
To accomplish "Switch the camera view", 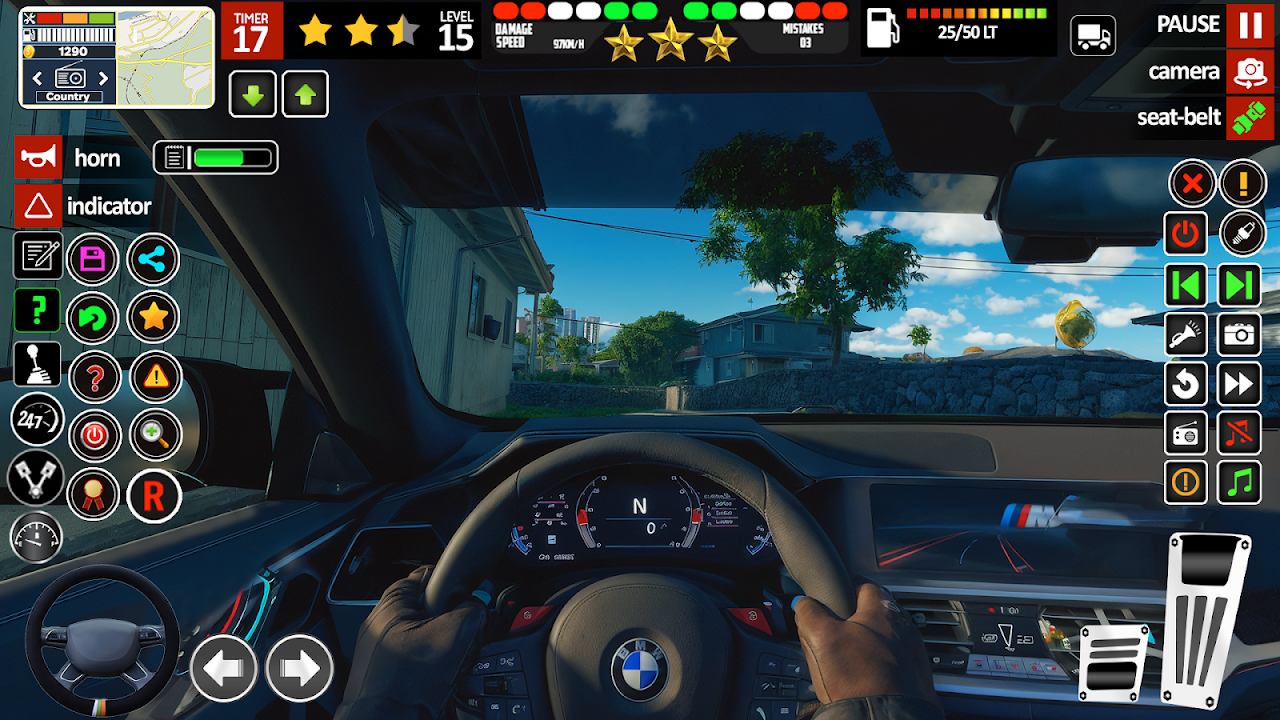I will tap(1250, 71).
